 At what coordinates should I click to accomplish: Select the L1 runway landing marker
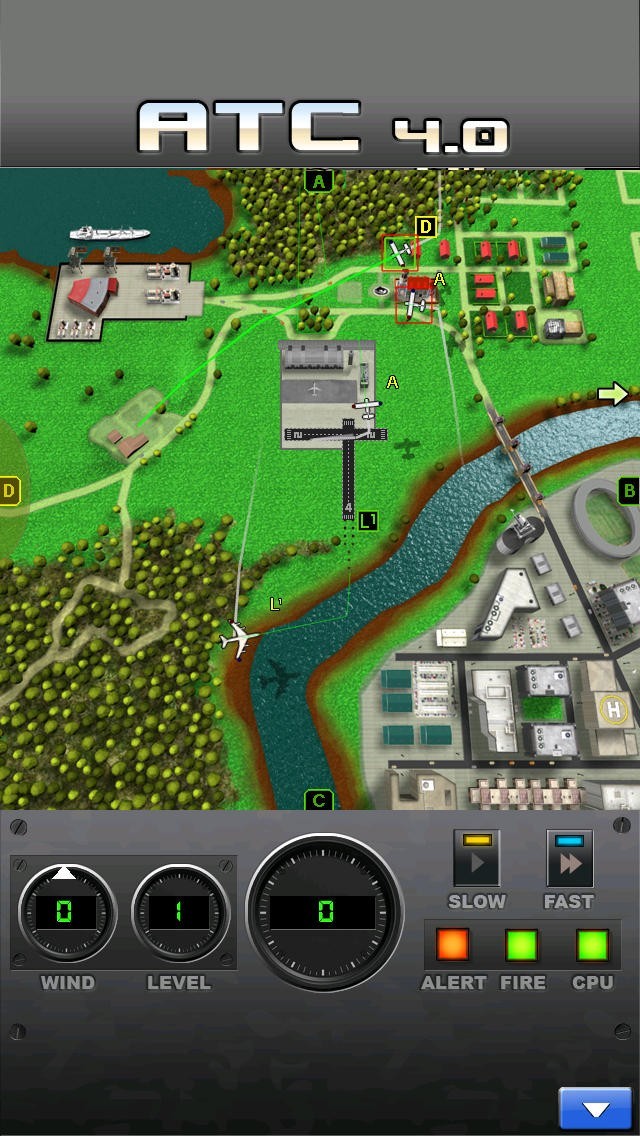[x=368, y=520]
